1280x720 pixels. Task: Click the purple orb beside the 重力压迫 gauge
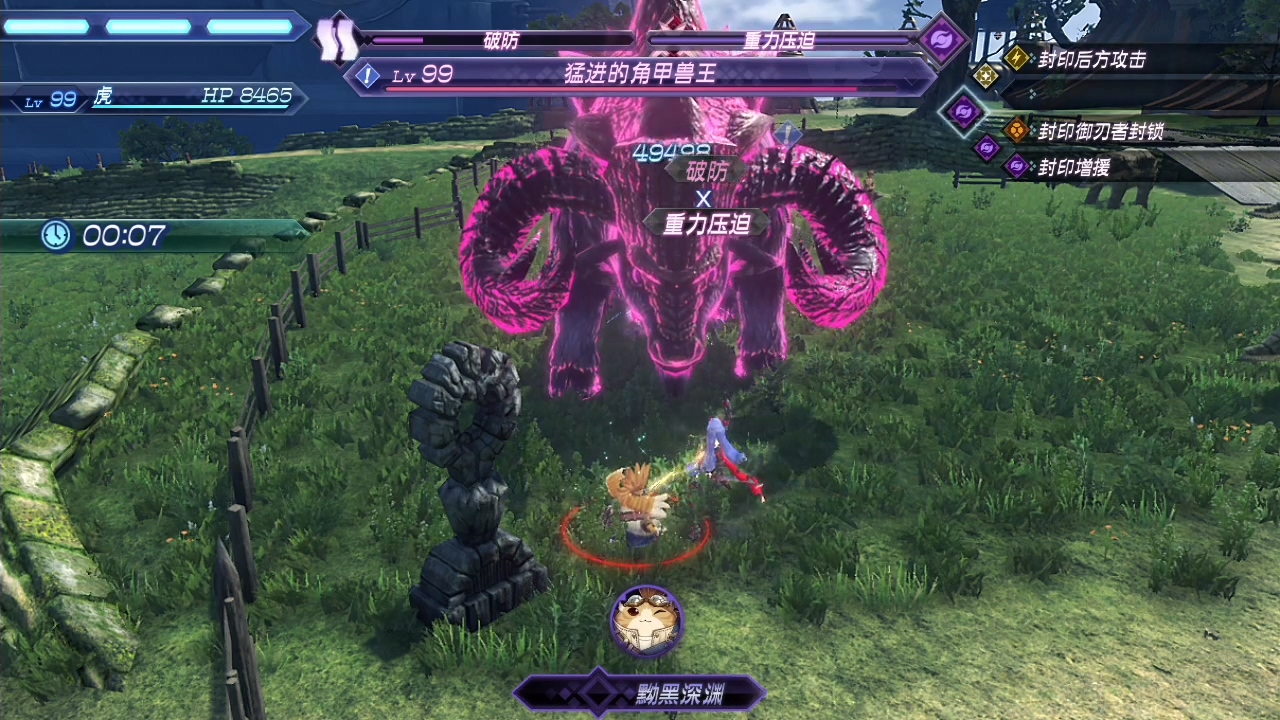941,41
